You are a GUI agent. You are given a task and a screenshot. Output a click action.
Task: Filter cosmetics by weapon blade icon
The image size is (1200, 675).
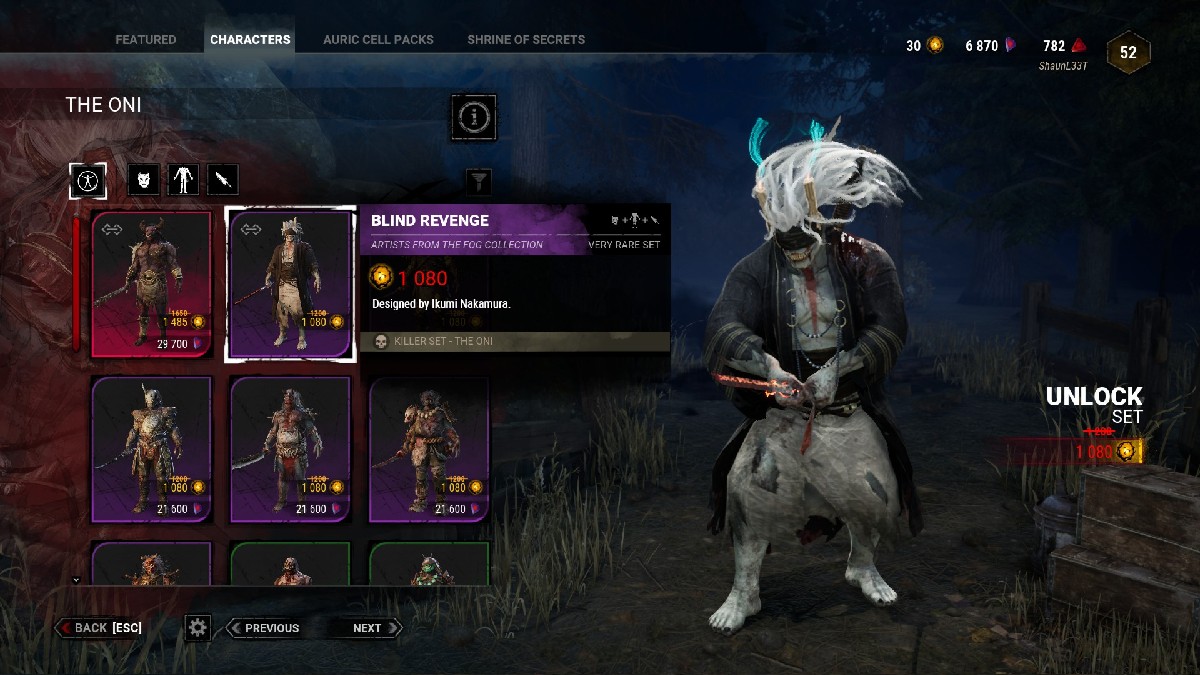(223, 180)
